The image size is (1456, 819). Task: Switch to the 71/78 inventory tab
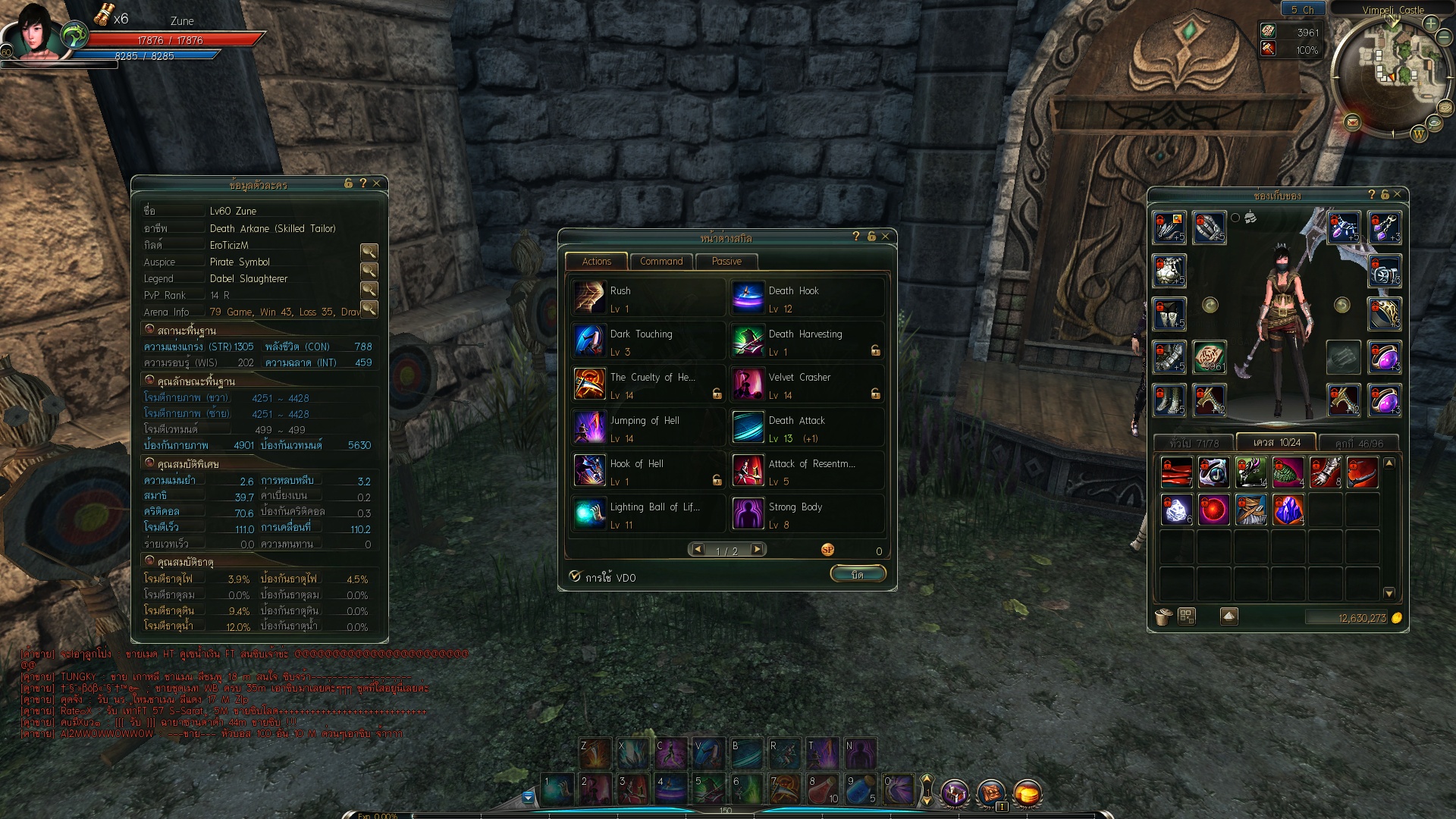click(1194, 444)
